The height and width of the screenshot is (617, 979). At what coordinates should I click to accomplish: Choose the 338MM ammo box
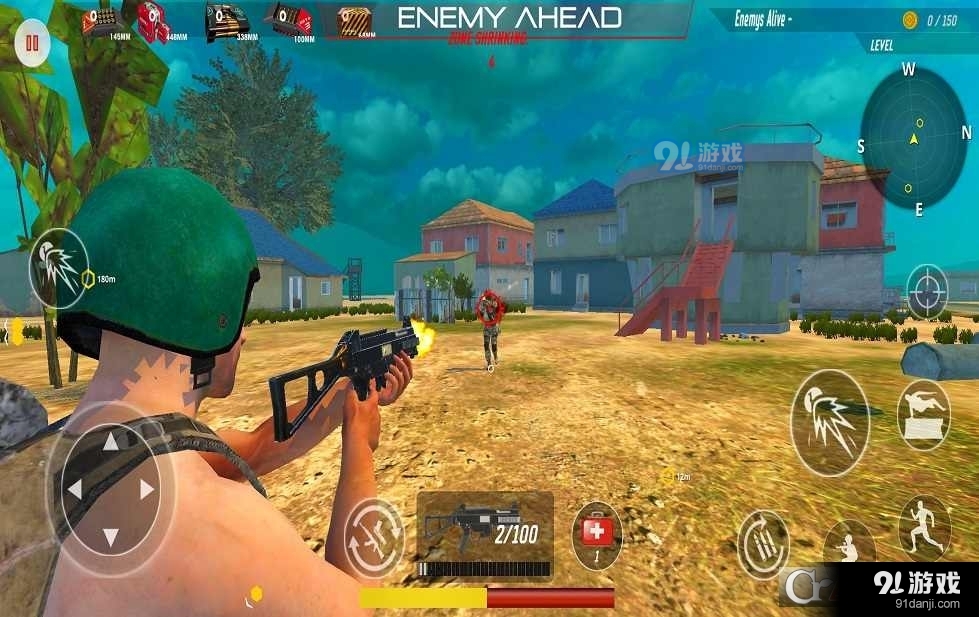click(x=227, y=22)
